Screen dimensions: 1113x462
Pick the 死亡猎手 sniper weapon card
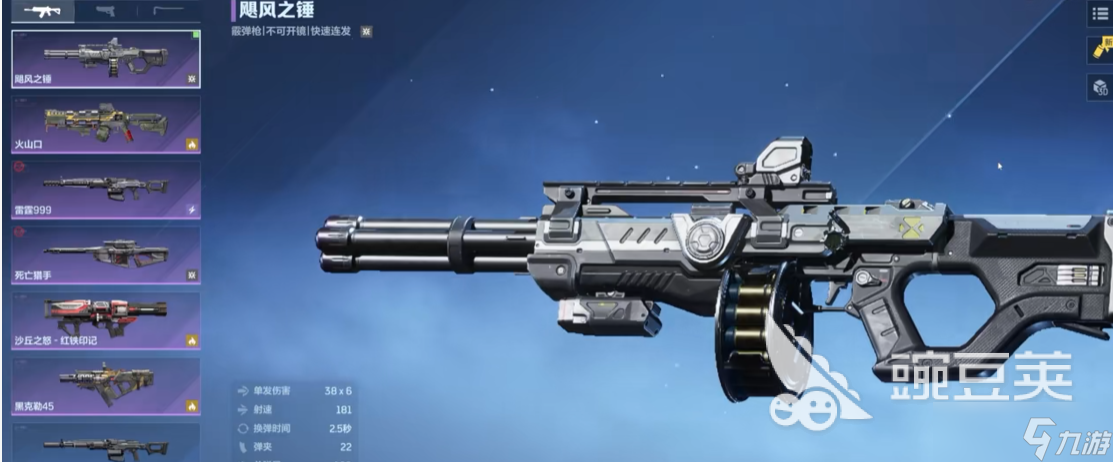105,255
